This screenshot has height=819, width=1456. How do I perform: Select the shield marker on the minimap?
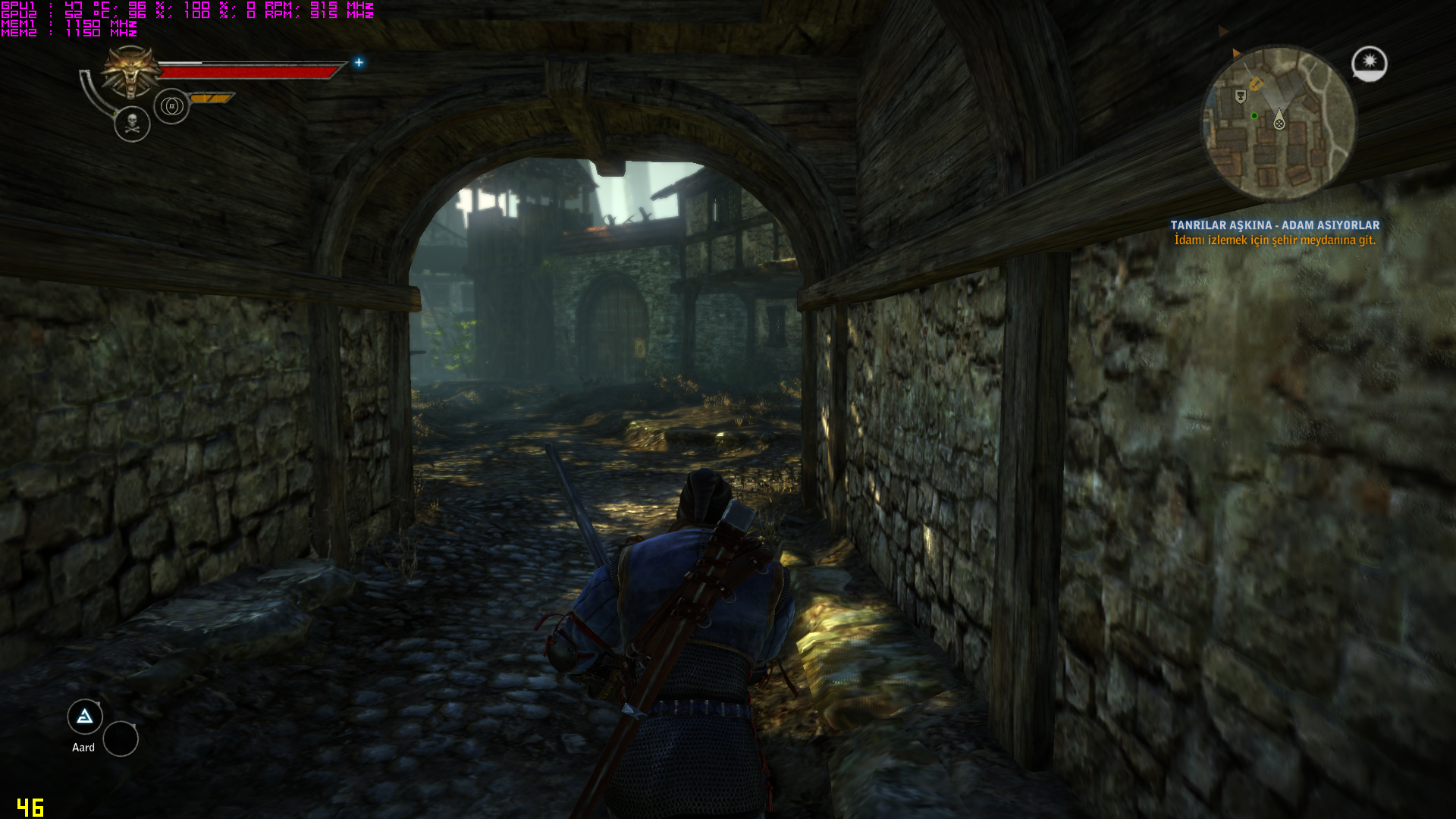pos(1241,96)
